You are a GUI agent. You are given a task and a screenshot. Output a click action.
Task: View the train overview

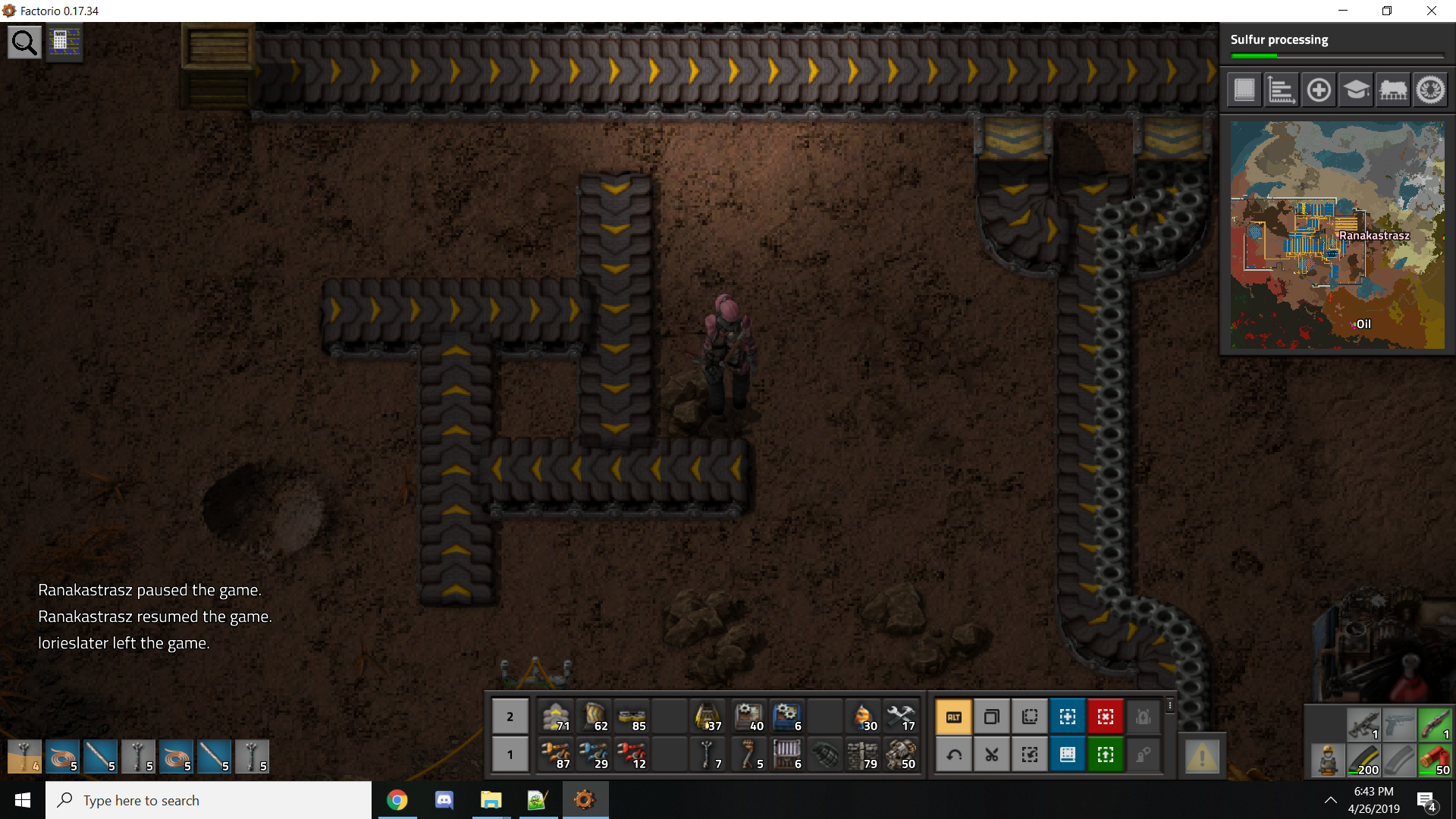pyautogui.click(x=1393, y=89)
